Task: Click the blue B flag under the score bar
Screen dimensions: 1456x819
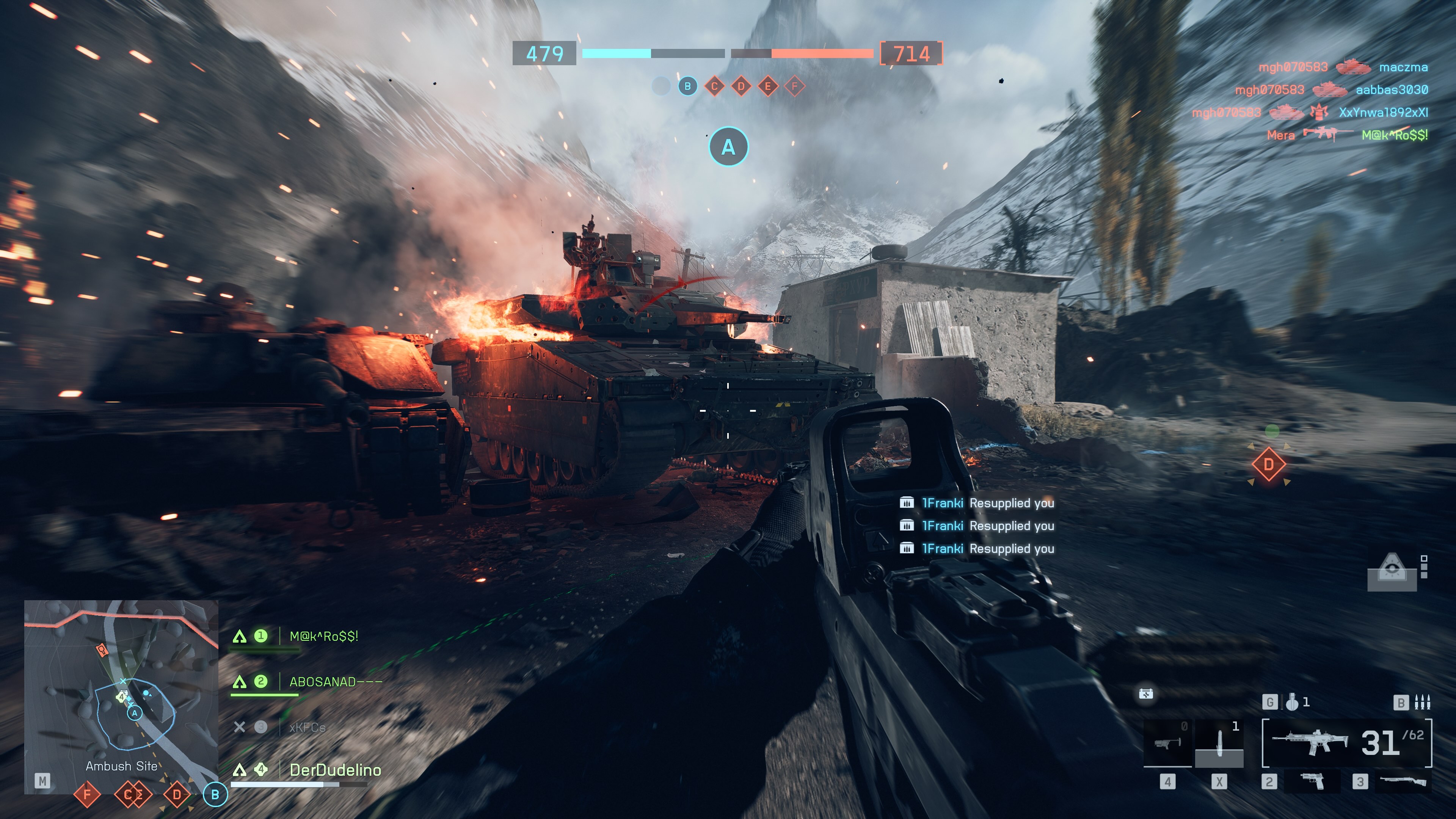Action: click(x=687, y=86)
